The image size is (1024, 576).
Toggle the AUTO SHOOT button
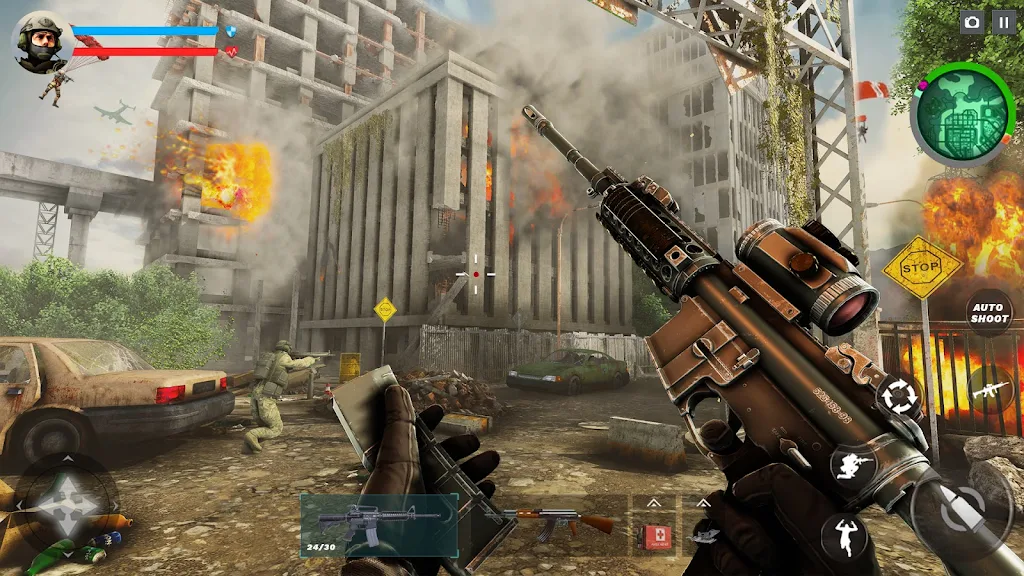[990, 313]
